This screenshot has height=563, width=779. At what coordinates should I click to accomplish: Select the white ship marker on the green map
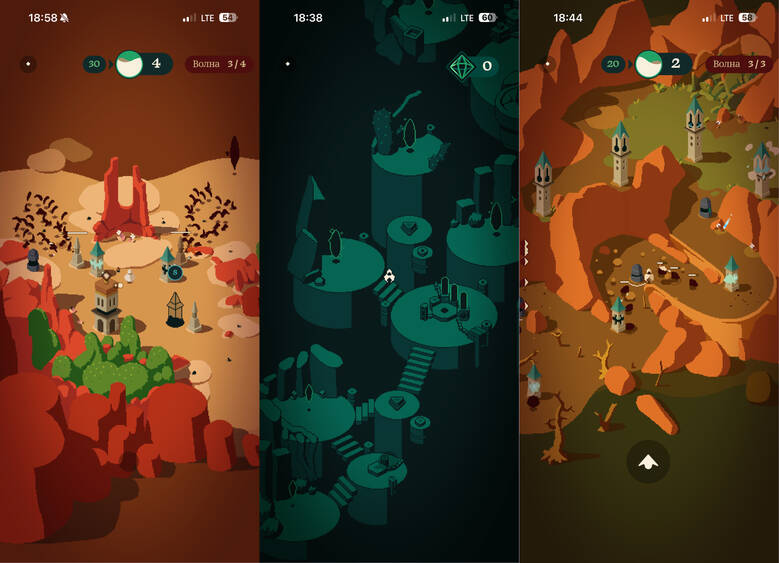tap(389, 275)
